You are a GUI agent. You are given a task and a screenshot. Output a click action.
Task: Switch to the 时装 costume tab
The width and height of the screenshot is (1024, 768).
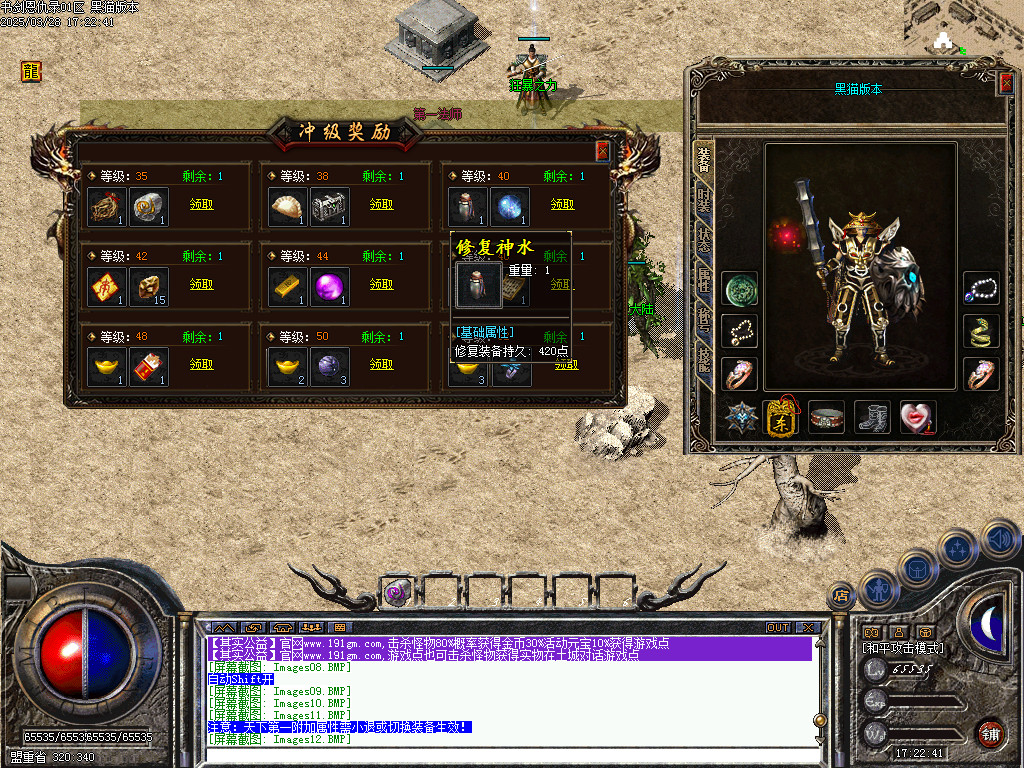pos(704,201)
